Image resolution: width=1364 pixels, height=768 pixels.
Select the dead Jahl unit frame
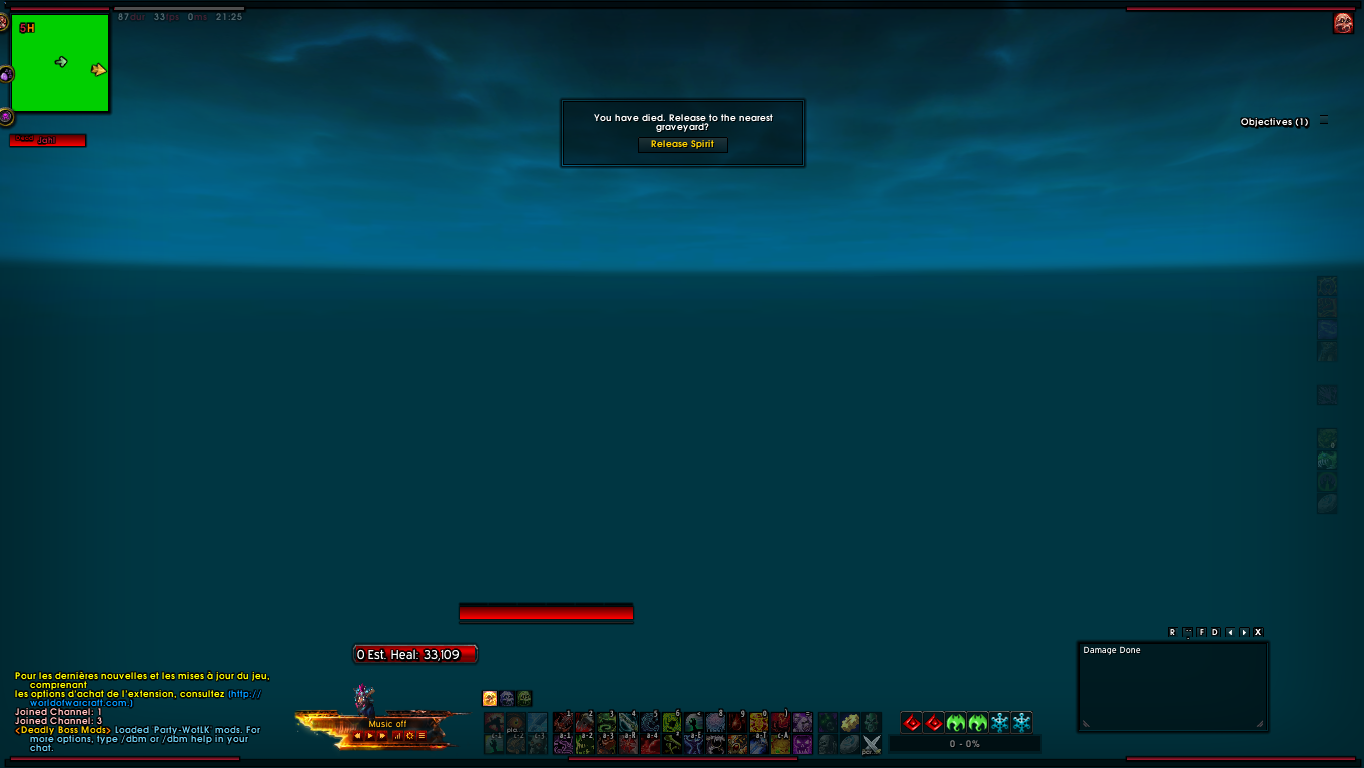(x=47, y=141)
